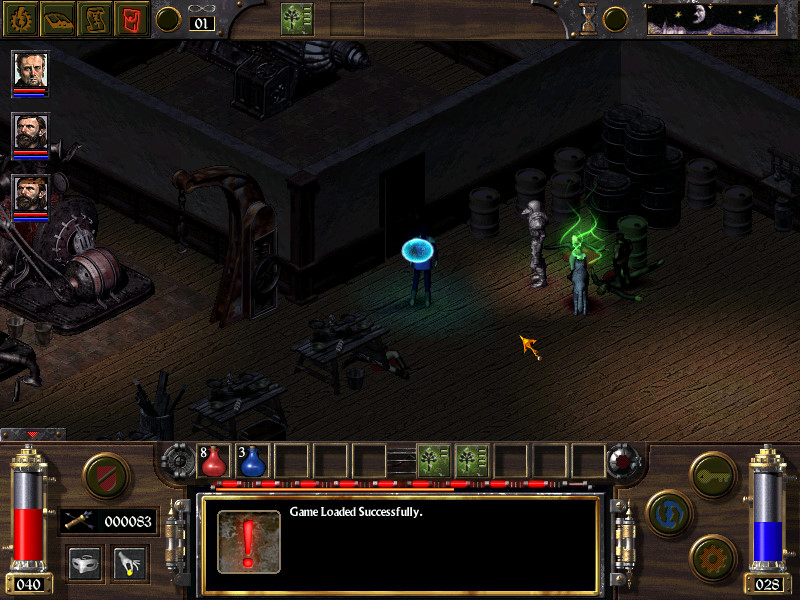Select the red-bearded bottom party portrait

[30, 194]
